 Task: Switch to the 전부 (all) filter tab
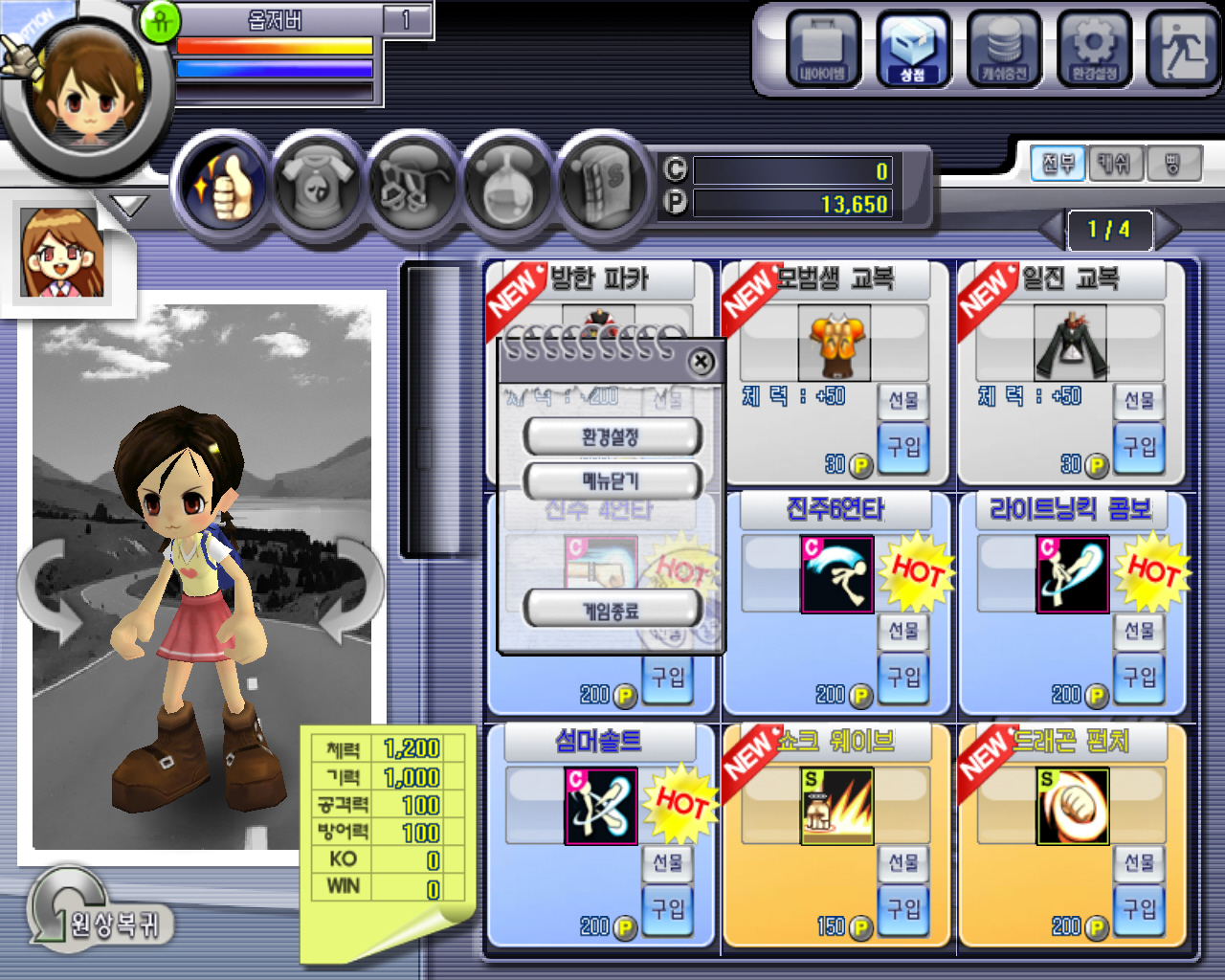[1058, 165]
